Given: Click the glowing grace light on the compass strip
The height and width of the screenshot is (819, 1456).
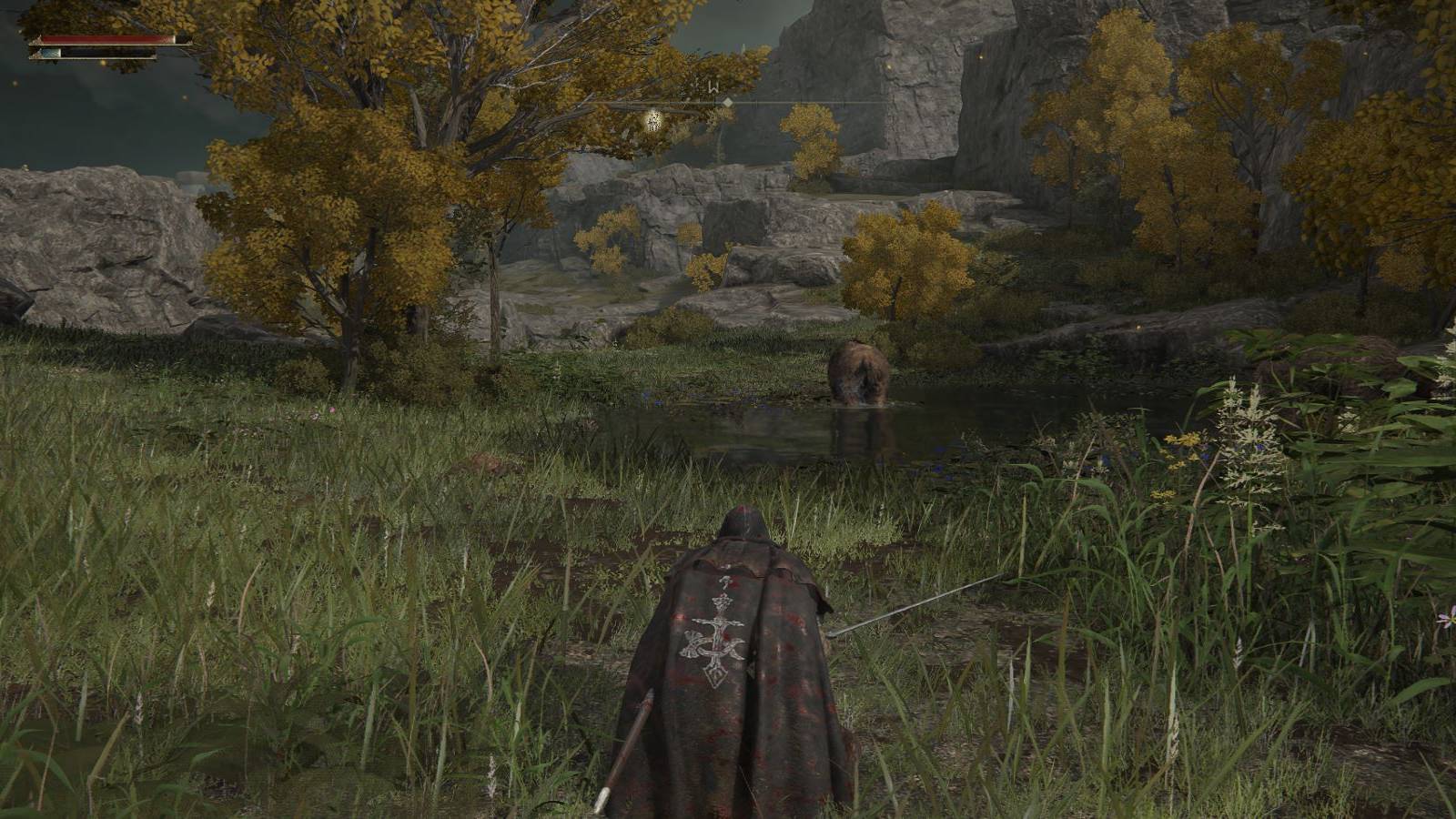Looking at the screenshot, I should tap(652, 120).
